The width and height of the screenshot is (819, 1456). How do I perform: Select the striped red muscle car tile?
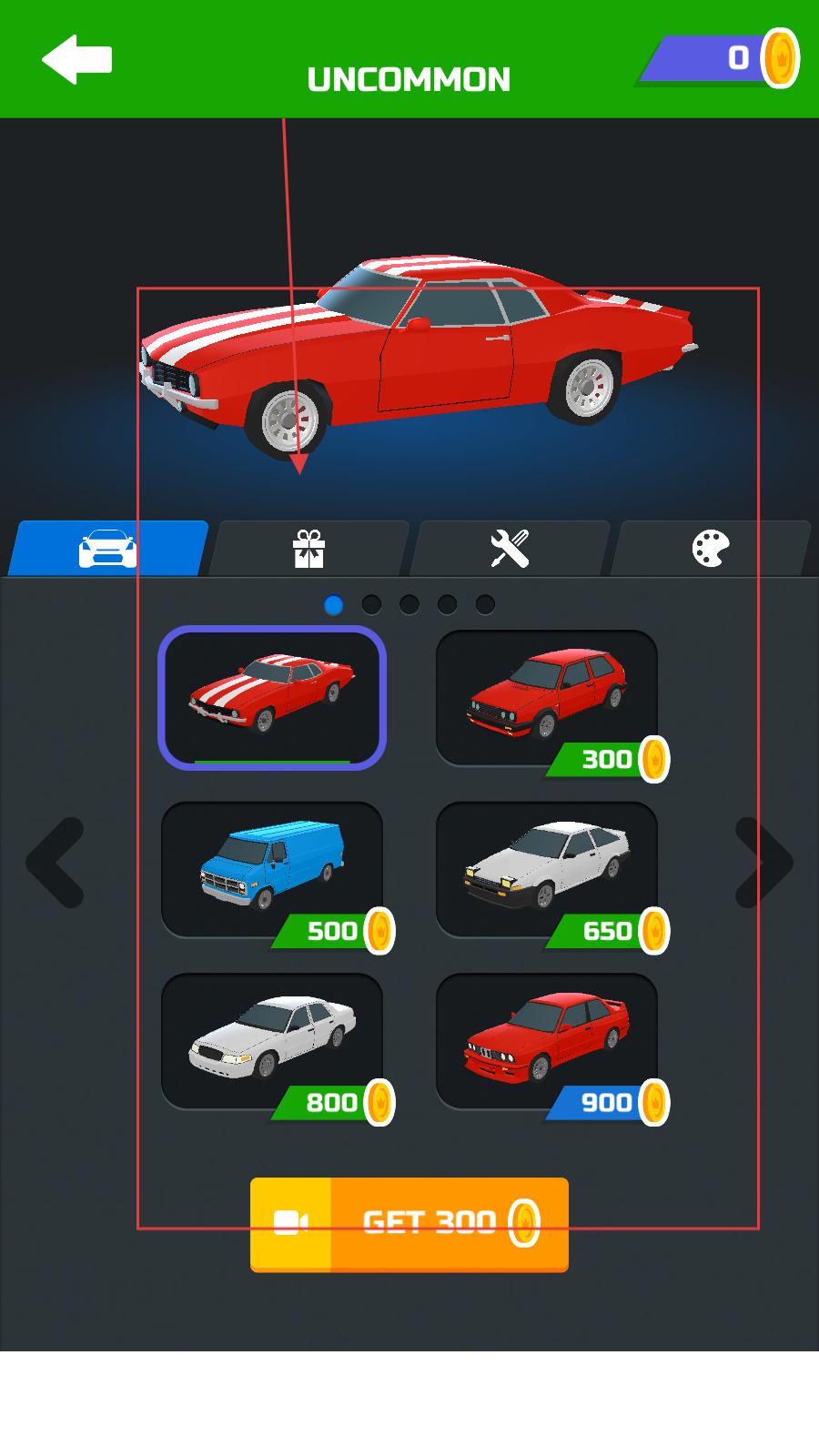[x=272, y=697]
